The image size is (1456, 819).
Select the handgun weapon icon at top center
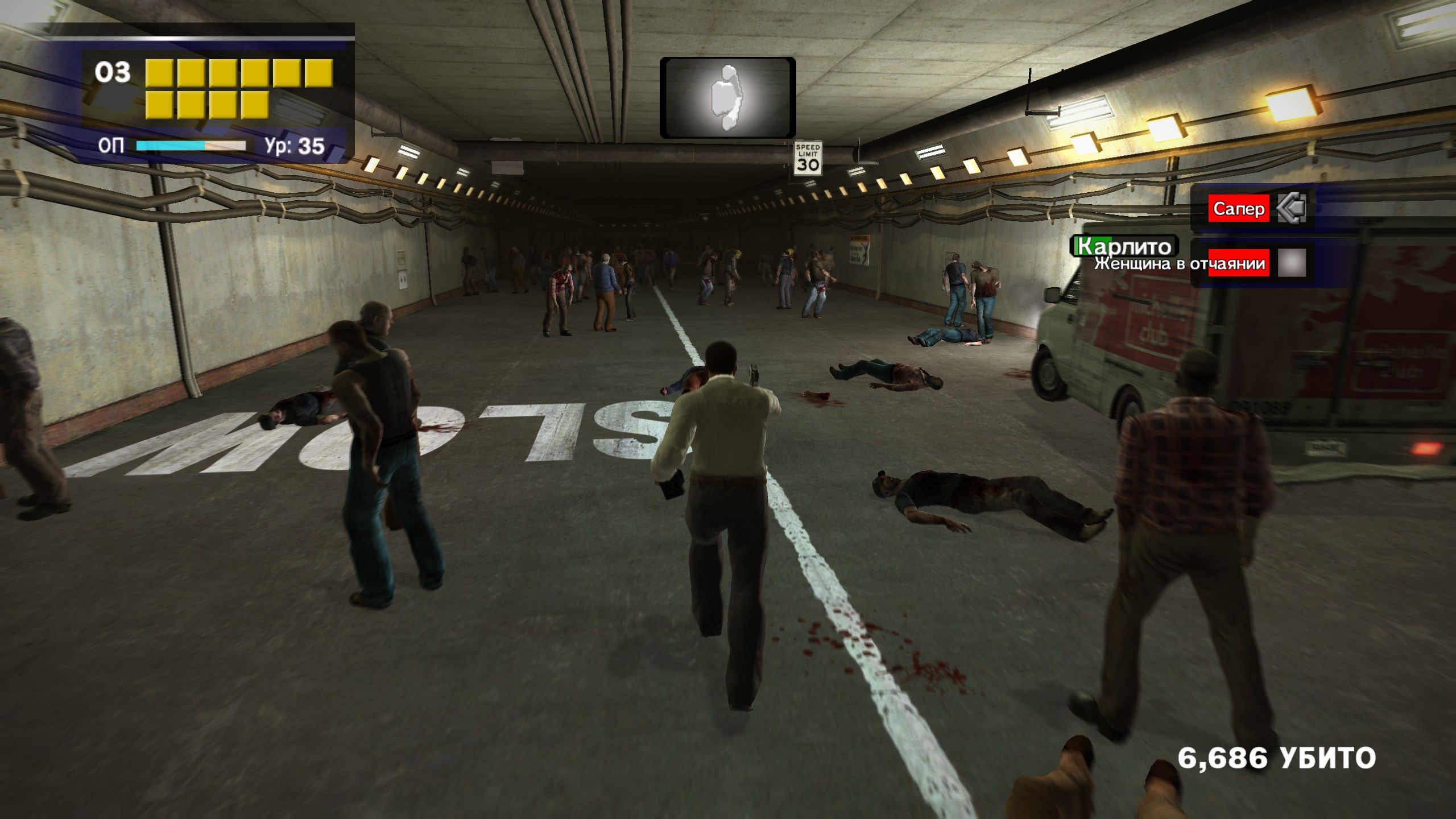727,98
